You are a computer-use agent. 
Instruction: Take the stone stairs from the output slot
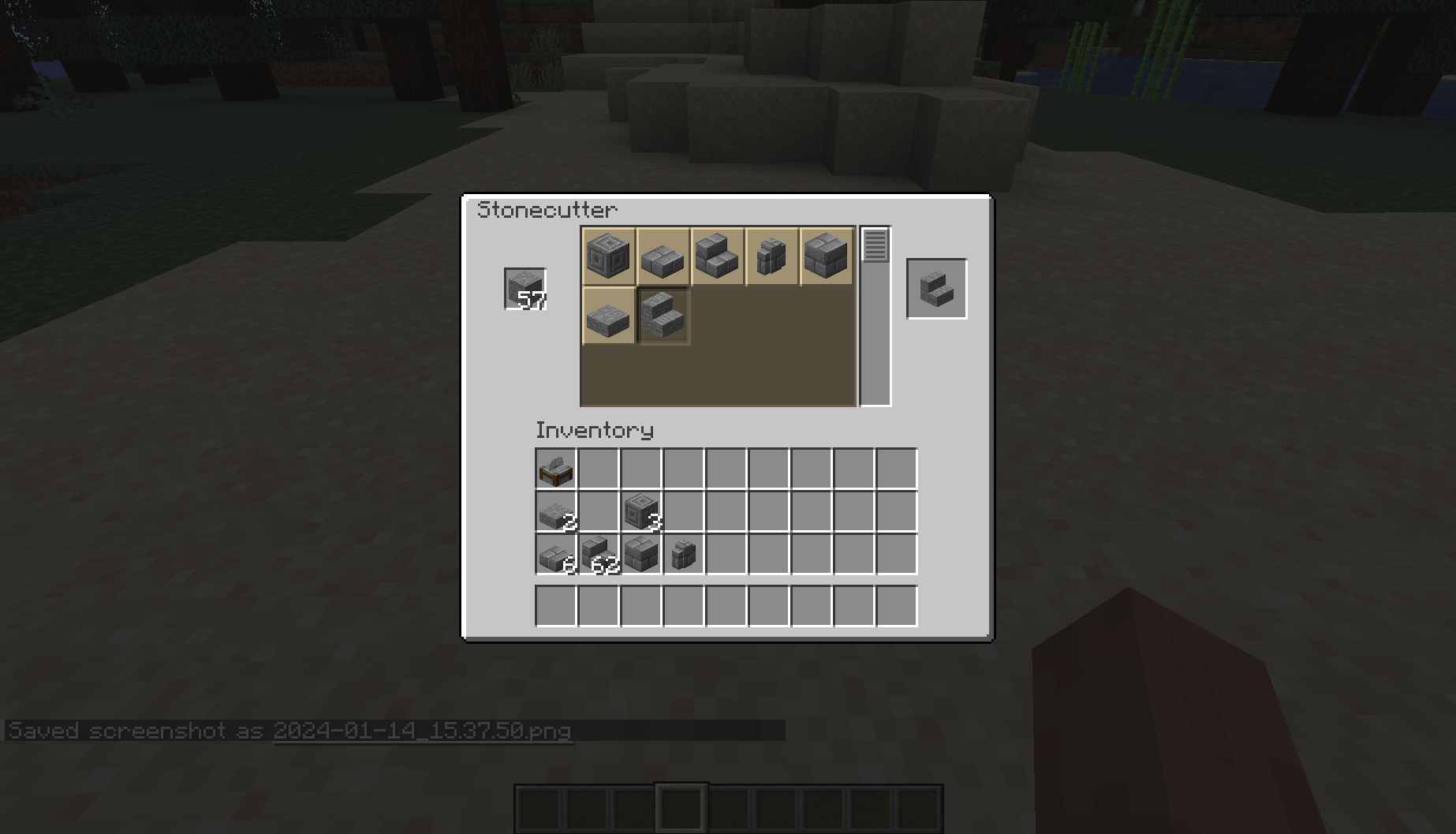click(936, 289)
